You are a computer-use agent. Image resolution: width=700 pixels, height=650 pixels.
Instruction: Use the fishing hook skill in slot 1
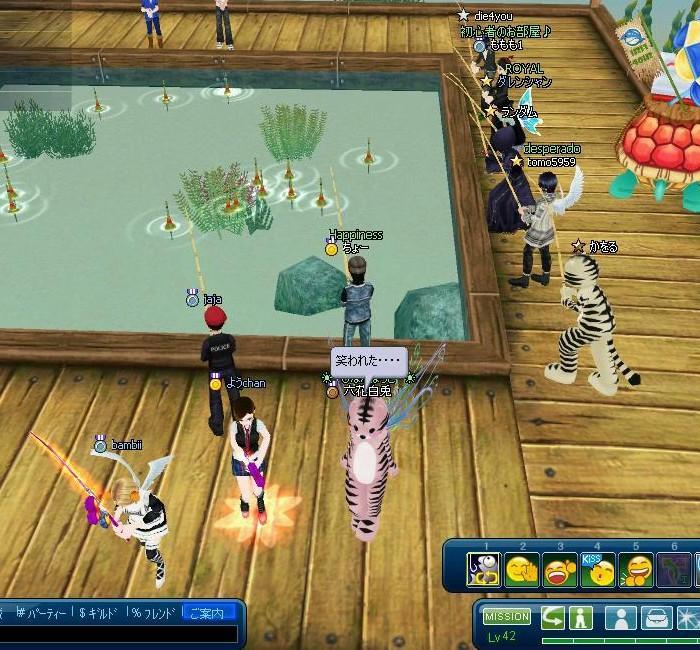point(484,570)
